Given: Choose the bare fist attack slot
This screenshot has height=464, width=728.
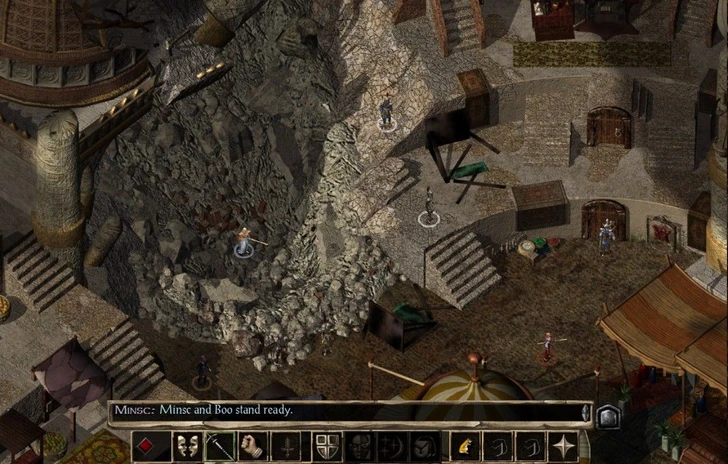Looking at the screenshot, I should coord(253,446).
